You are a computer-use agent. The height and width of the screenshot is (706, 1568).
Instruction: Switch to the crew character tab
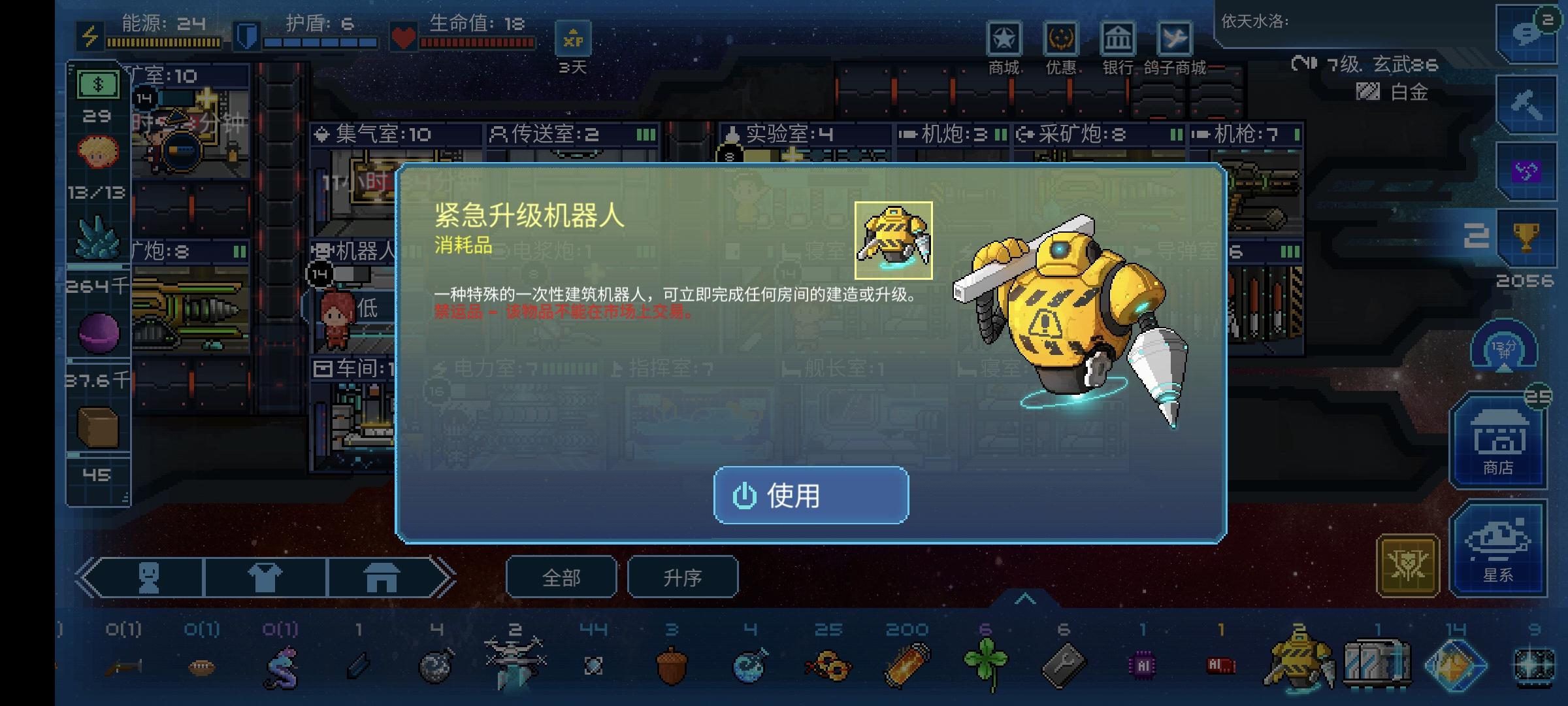149,578
